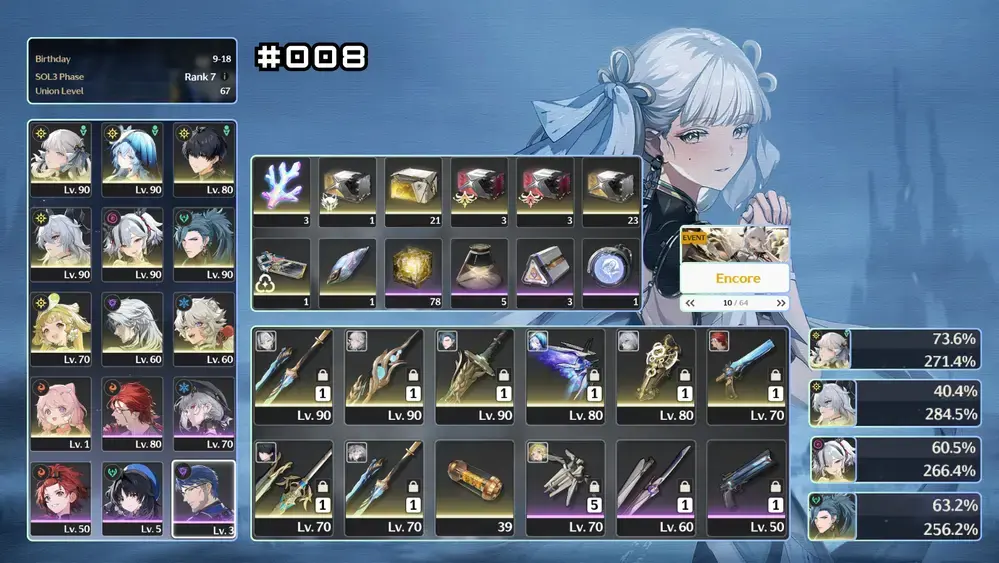This screenshot has height=563, width=999.
Task: Choose the blue-haired Lv. 3 character portrait
Action: click(x=203, y=497)
